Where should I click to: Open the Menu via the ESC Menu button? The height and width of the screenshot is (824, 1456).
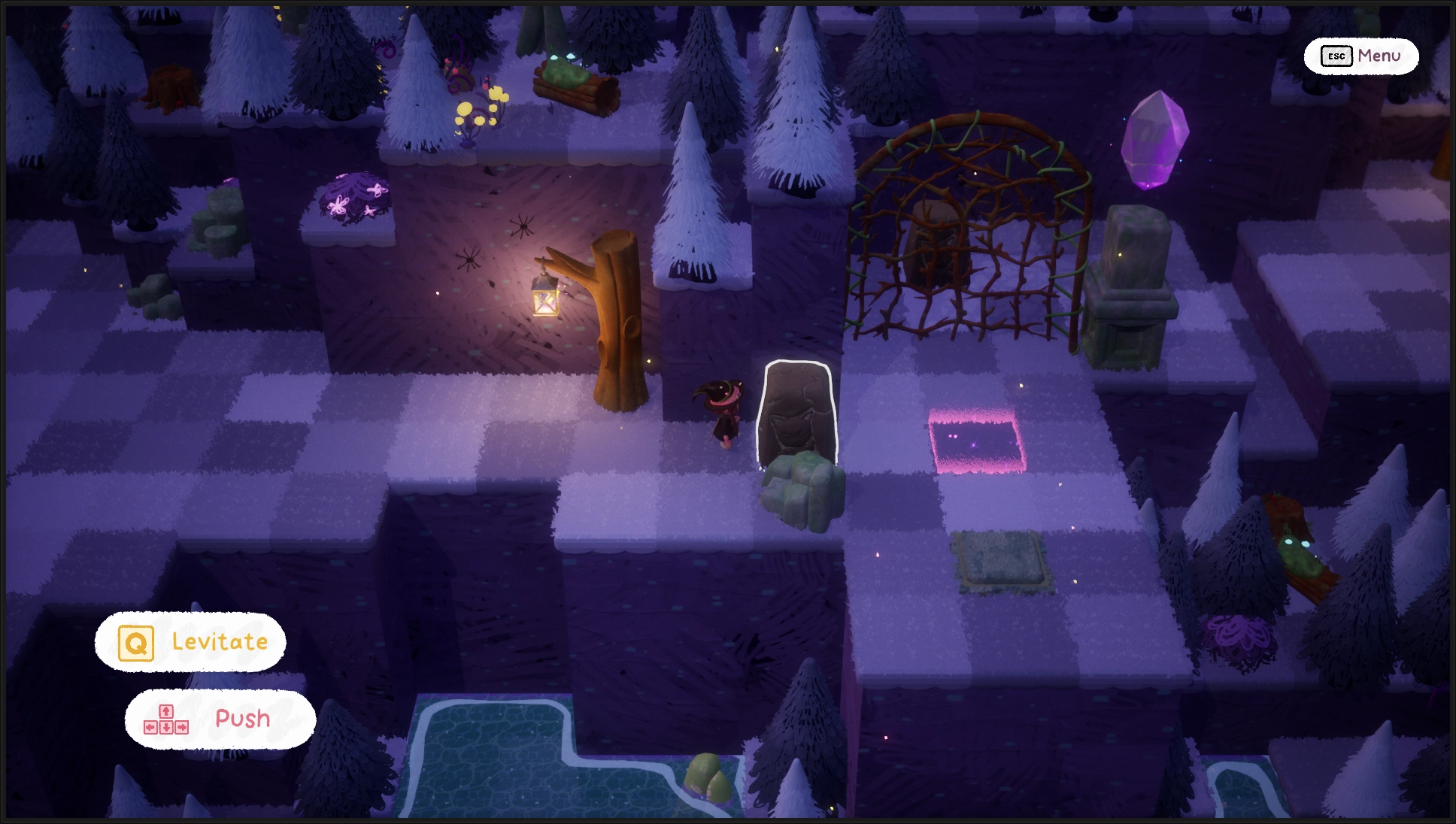click(x=1361, y=56)
